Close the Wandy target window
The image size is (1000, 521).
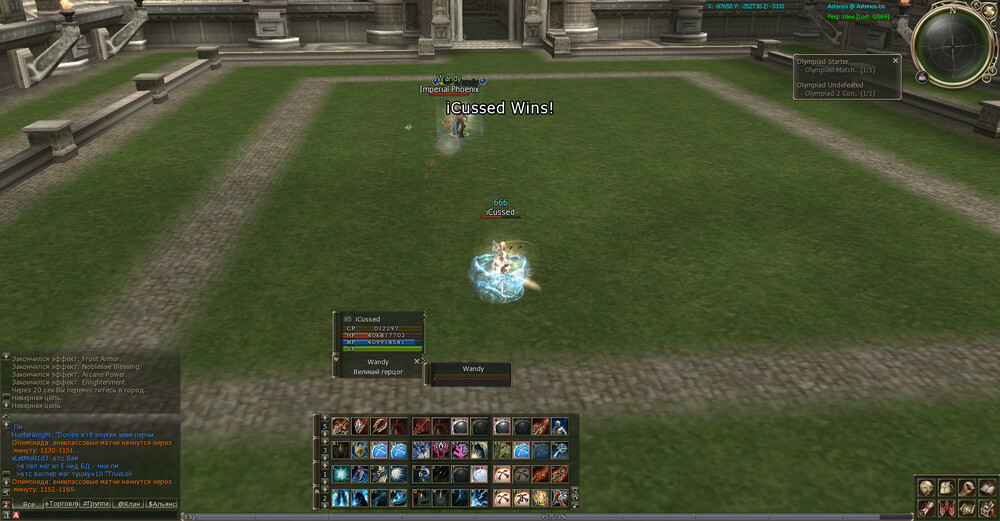(x=417, y=361)
